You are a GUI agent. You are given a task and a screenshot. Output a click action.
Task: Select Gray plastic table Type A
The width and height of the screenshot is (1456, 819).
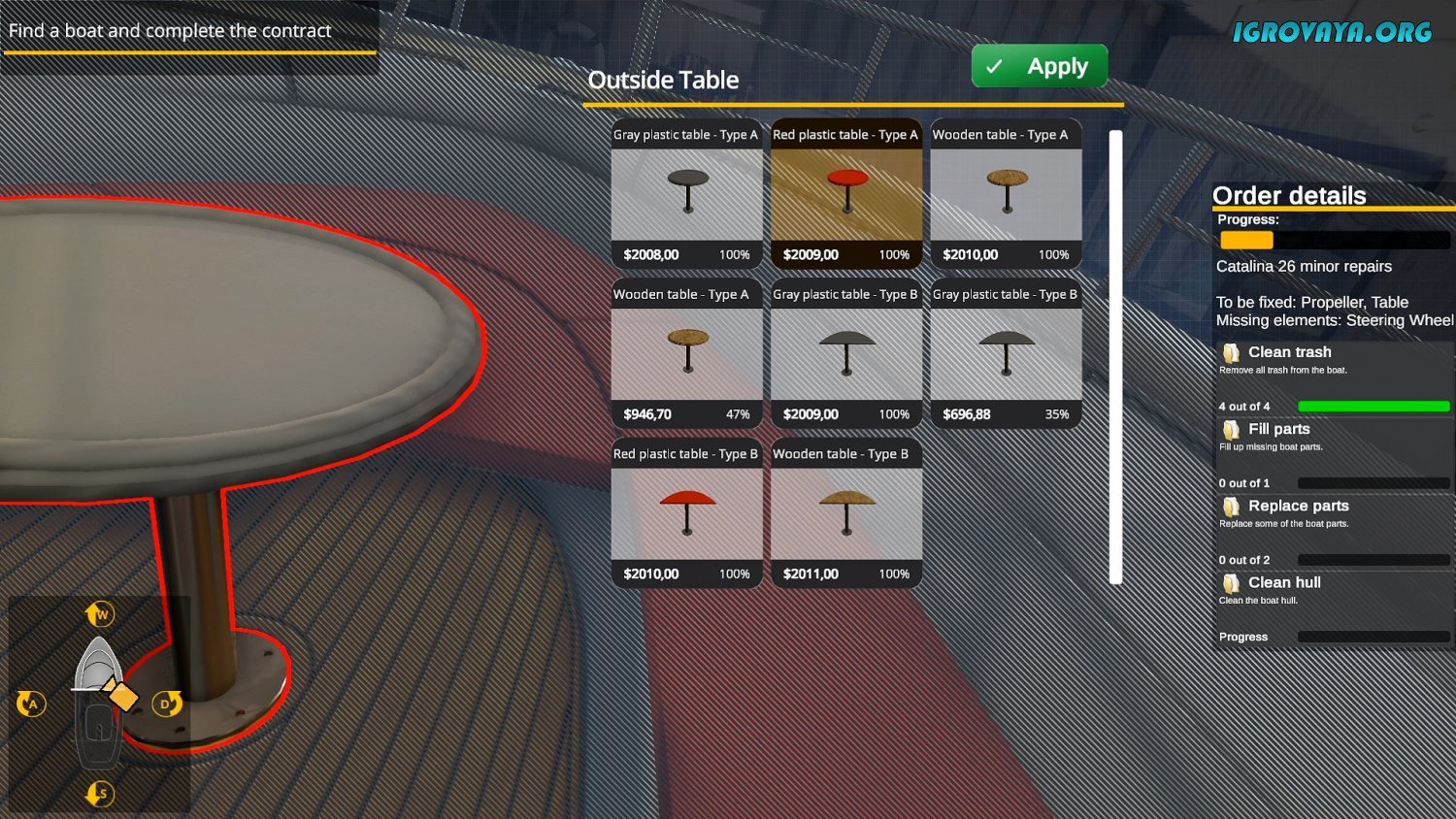686,194
